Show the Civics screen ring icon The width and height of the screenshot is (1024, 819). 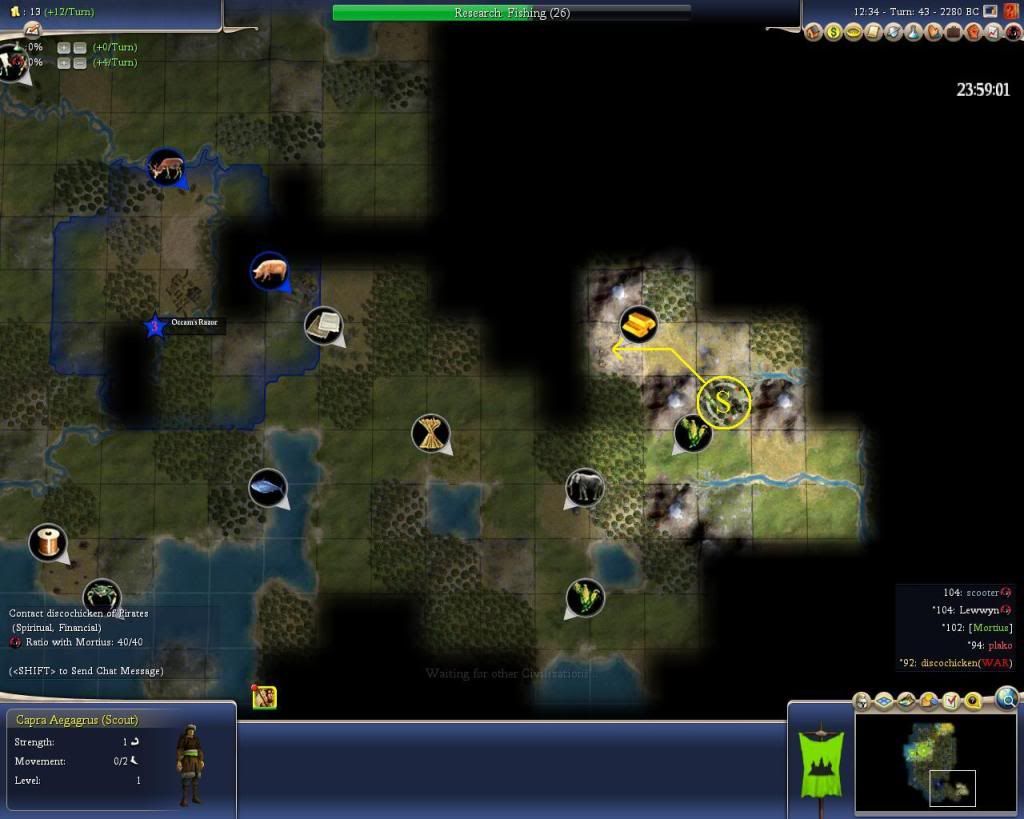[x=853, y=33]
